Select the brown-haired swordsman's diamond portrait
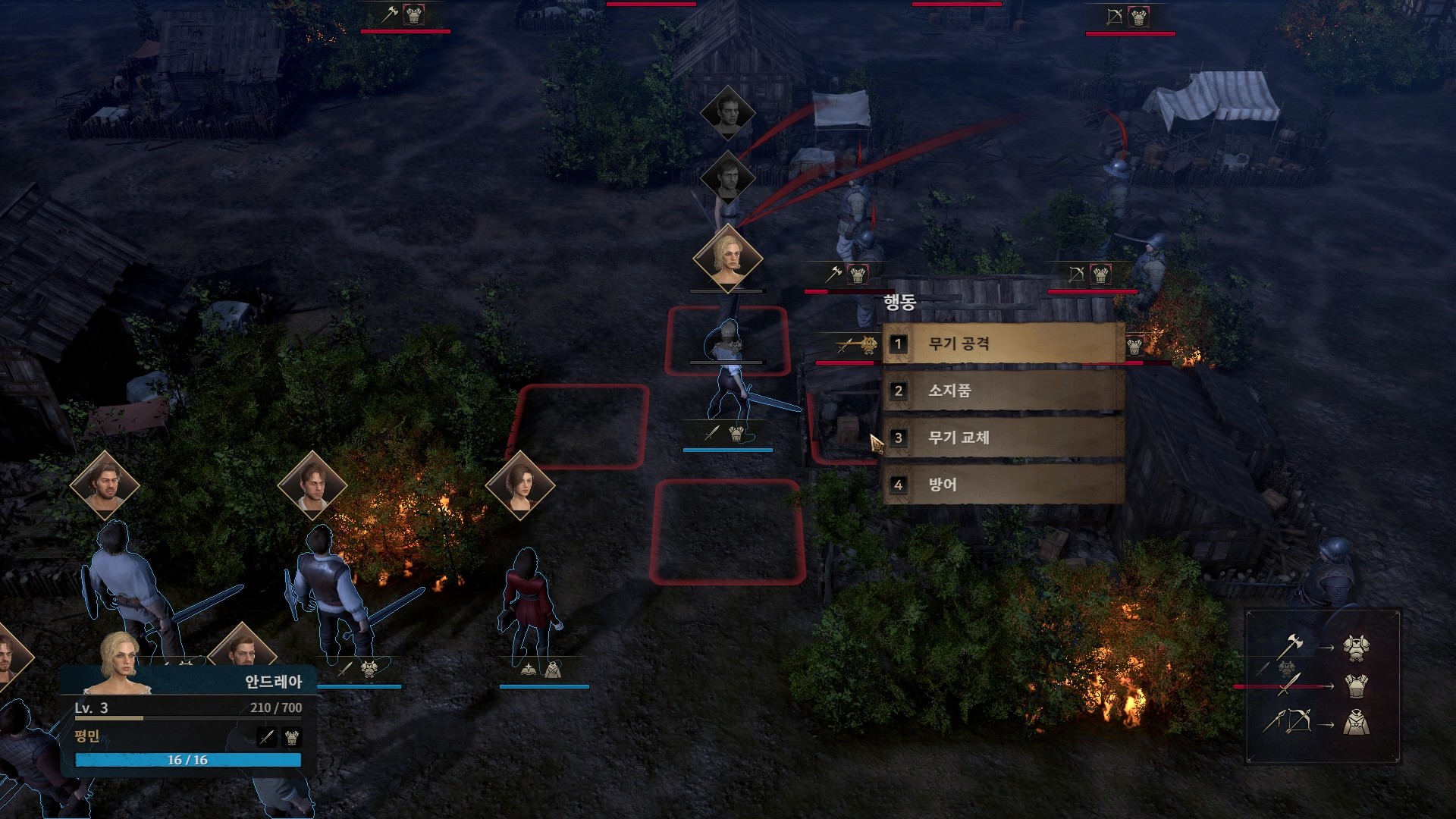Image resolution: width=1456 pixels, height=819 pixels. pos(312,485)
